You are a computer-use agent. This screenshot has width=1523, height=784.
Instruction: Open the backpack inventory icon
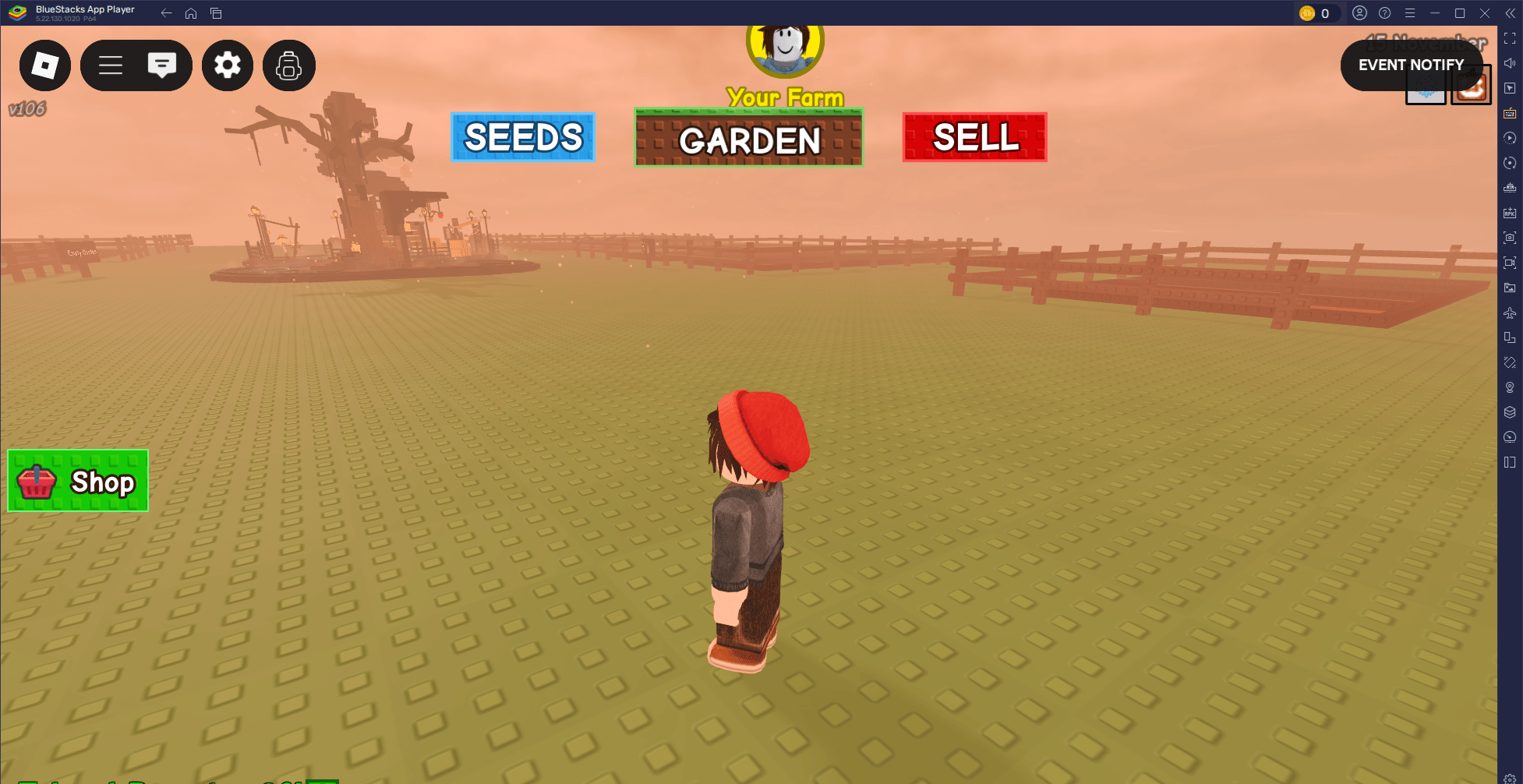(x=289, y=65)
